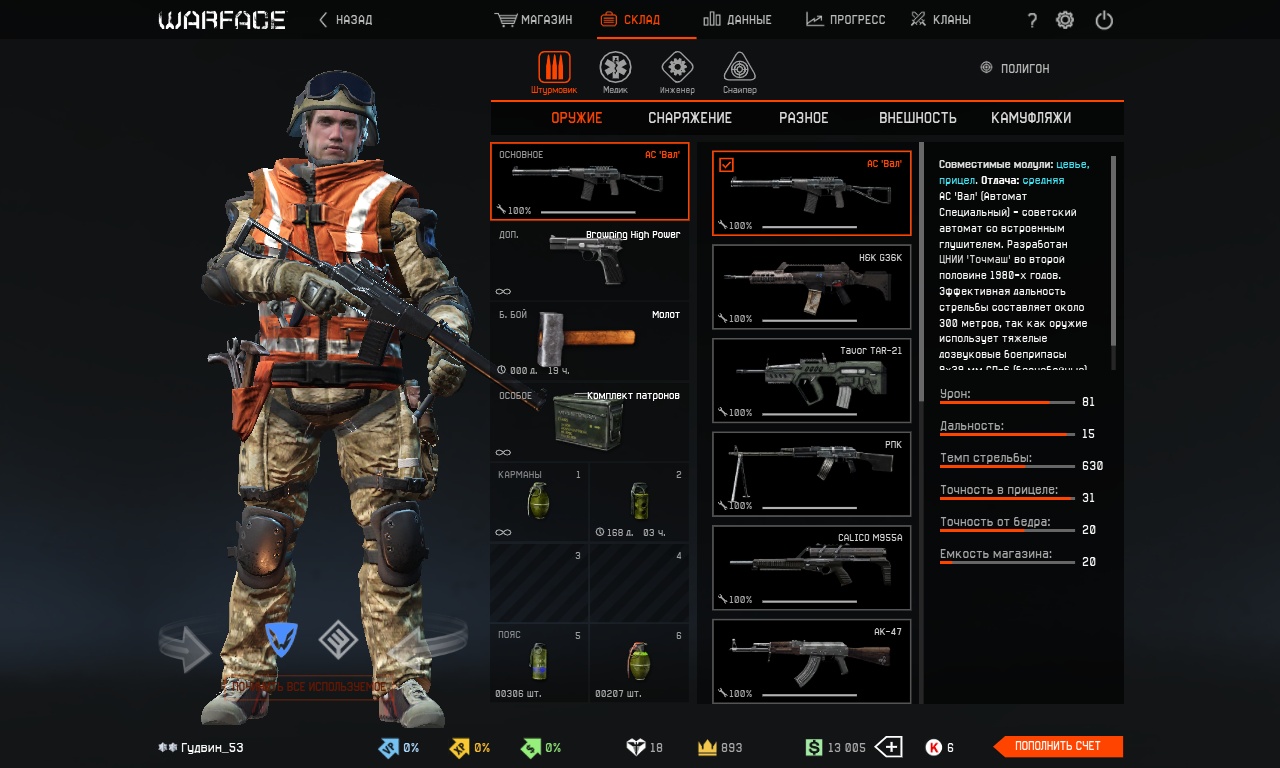Switch to the Снаряжение tab

point(690,118)
